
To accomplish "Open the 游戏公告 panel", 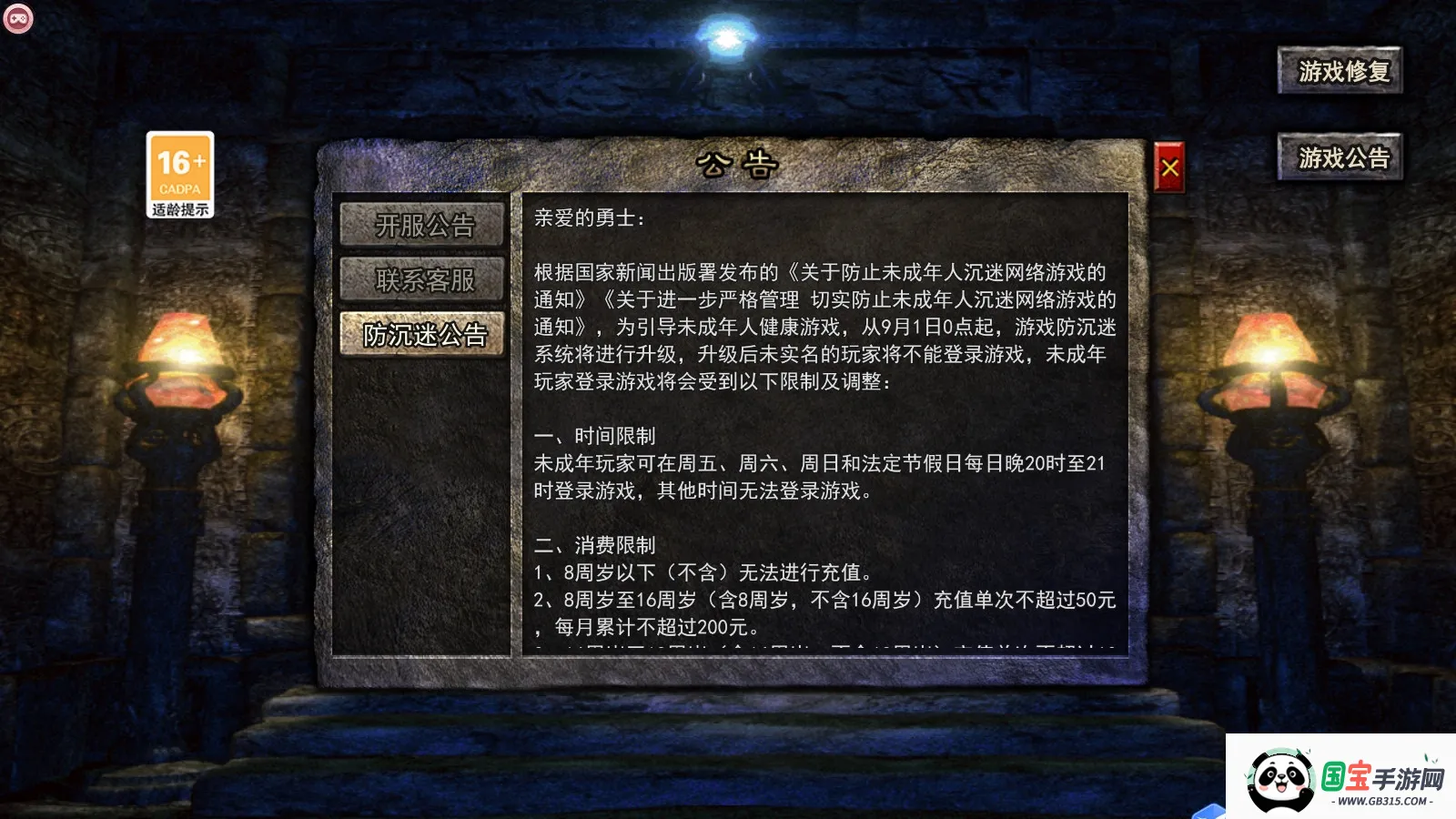I will (1339, 157).
